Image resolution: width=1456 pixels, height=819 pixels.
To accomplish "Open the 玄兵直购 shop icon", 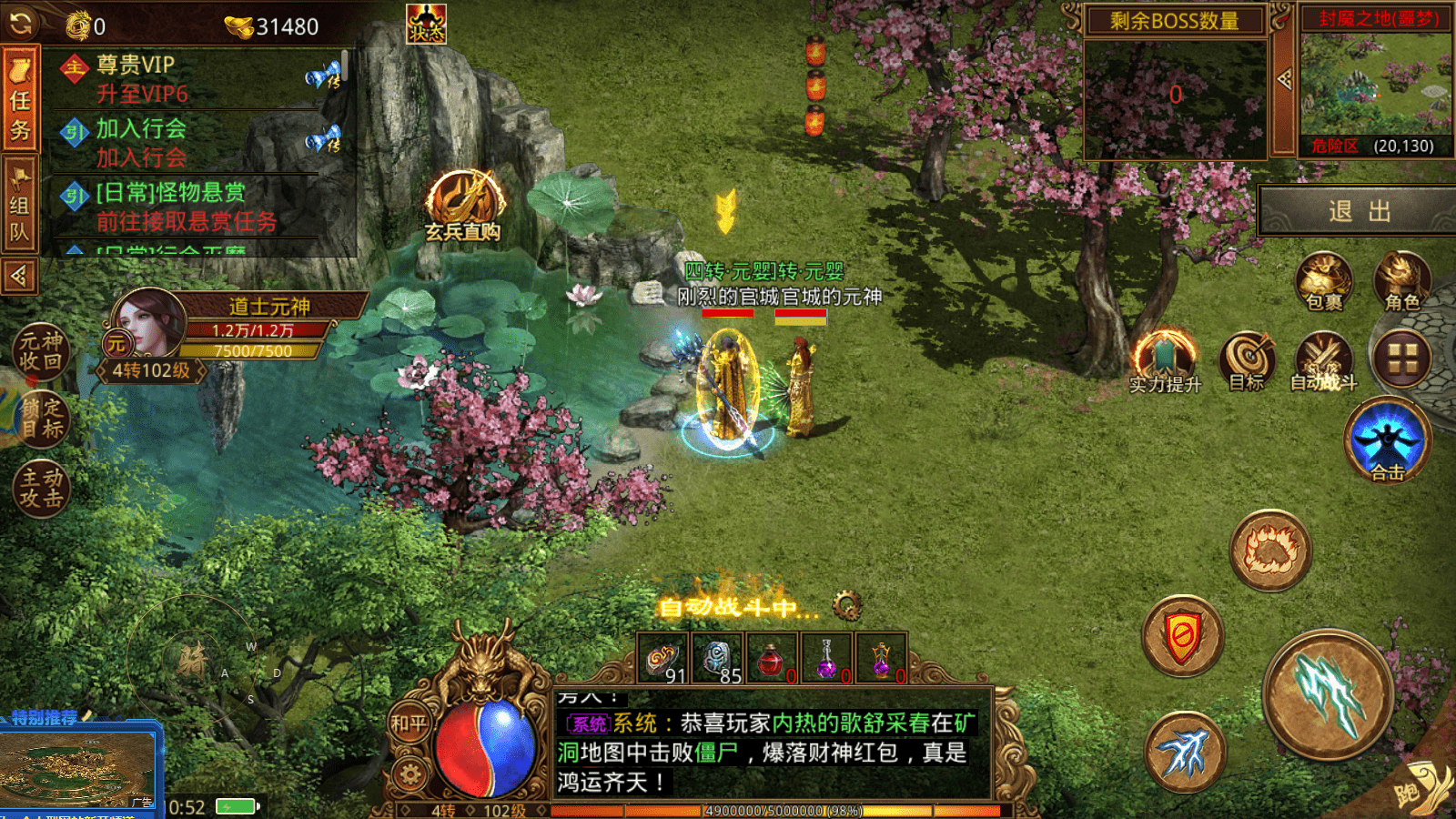I will point(464,206).
